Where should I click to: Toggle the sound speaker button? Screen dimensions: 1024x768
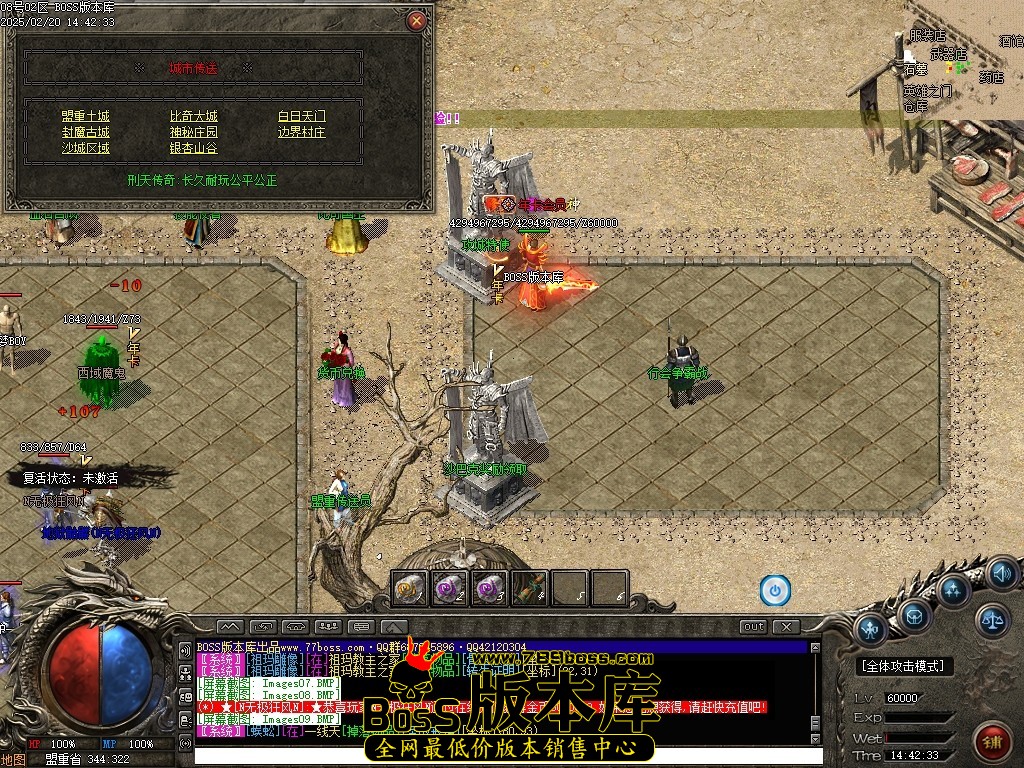pos(1002,574)
